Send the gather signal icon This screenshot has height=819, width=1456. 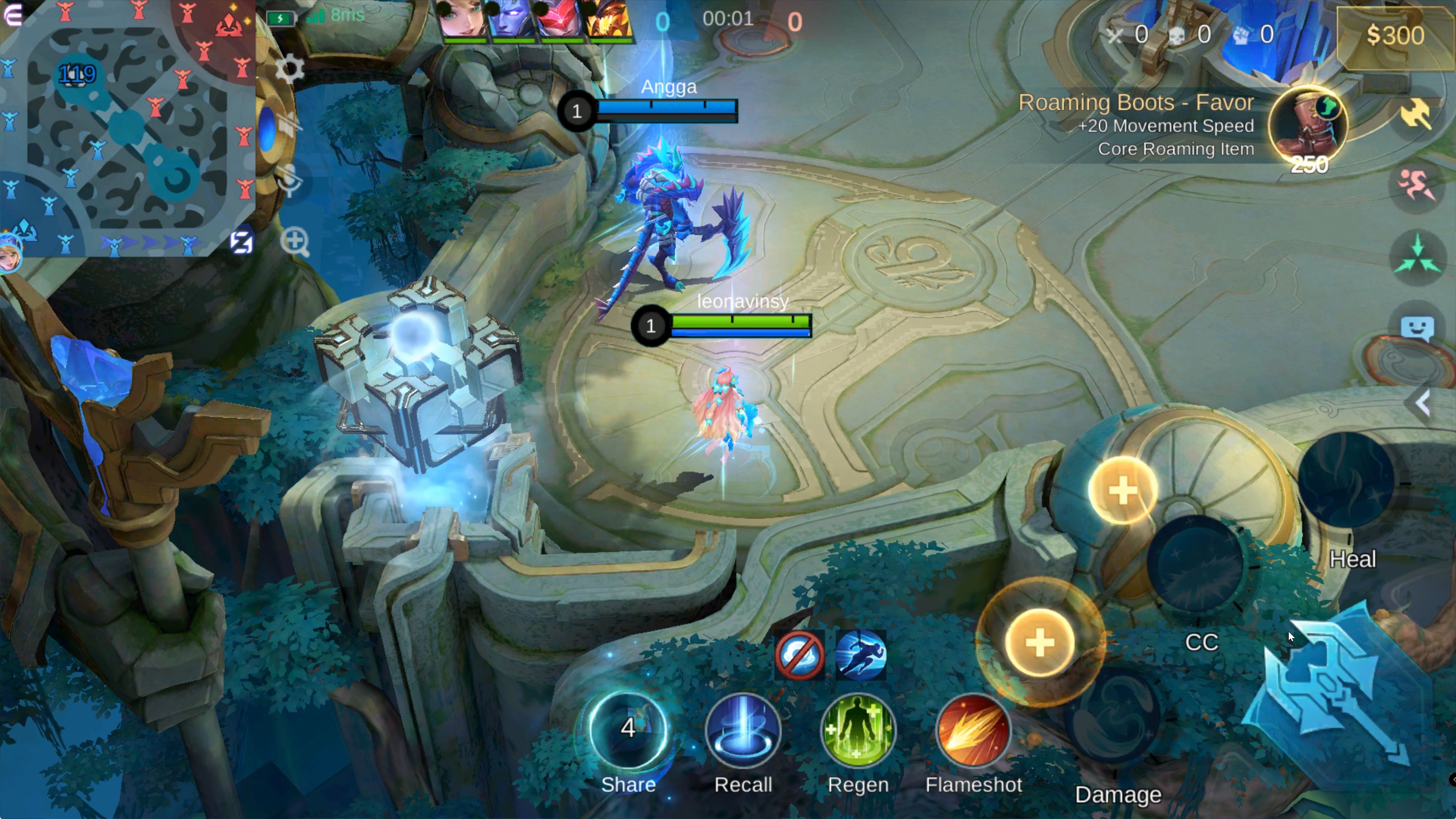pos(1417,257)
